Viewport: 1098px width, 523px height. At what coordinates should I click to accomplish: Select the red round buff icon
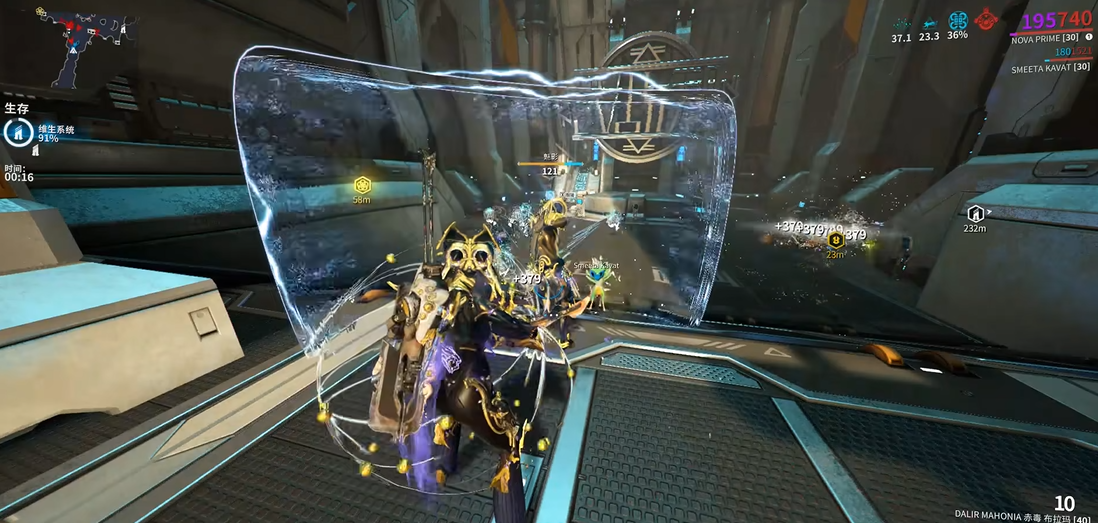(x=987, y=19)
